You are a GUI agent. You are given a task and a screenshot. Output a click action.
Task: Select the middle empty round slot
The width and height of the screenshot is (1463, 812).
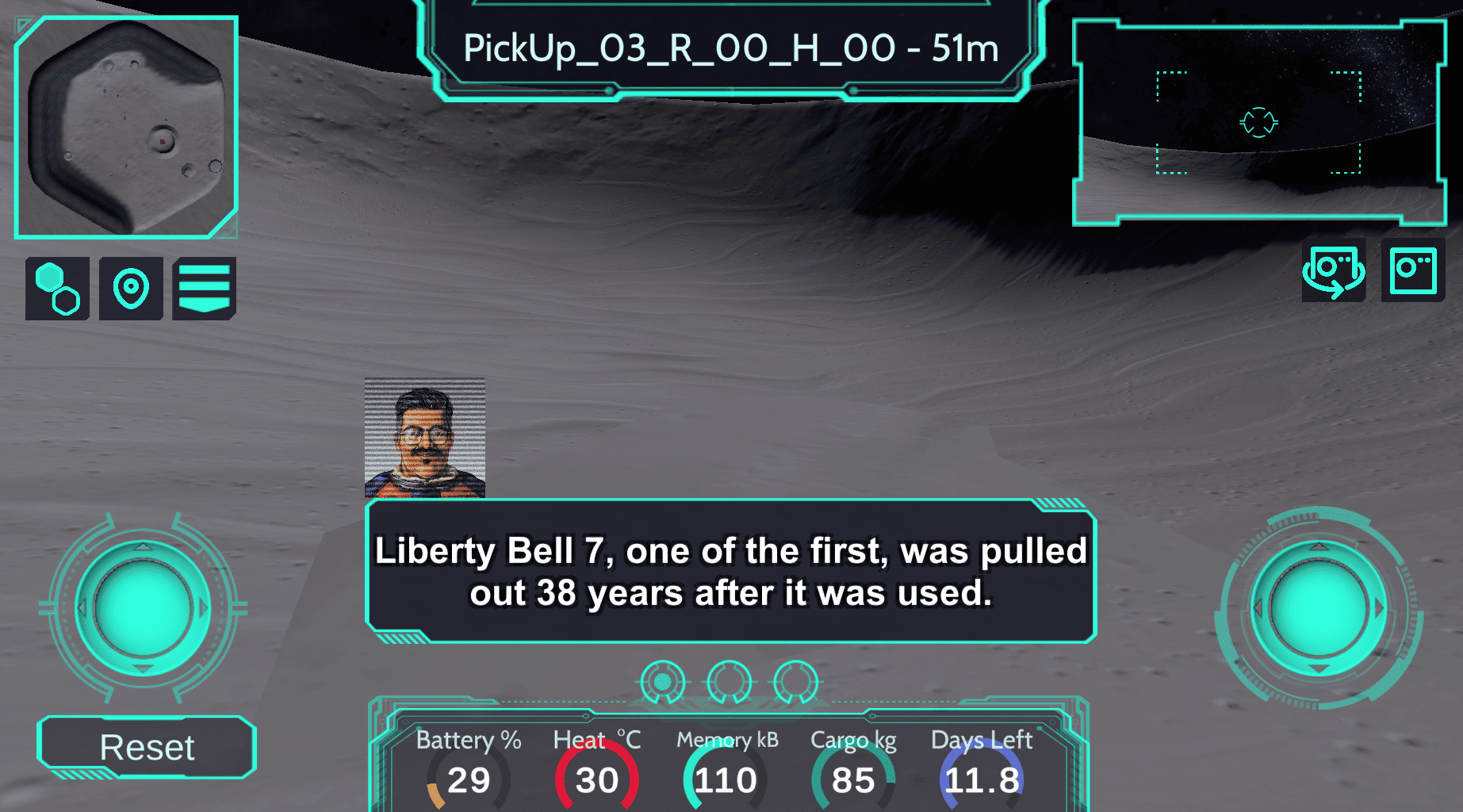pos(730,682)
